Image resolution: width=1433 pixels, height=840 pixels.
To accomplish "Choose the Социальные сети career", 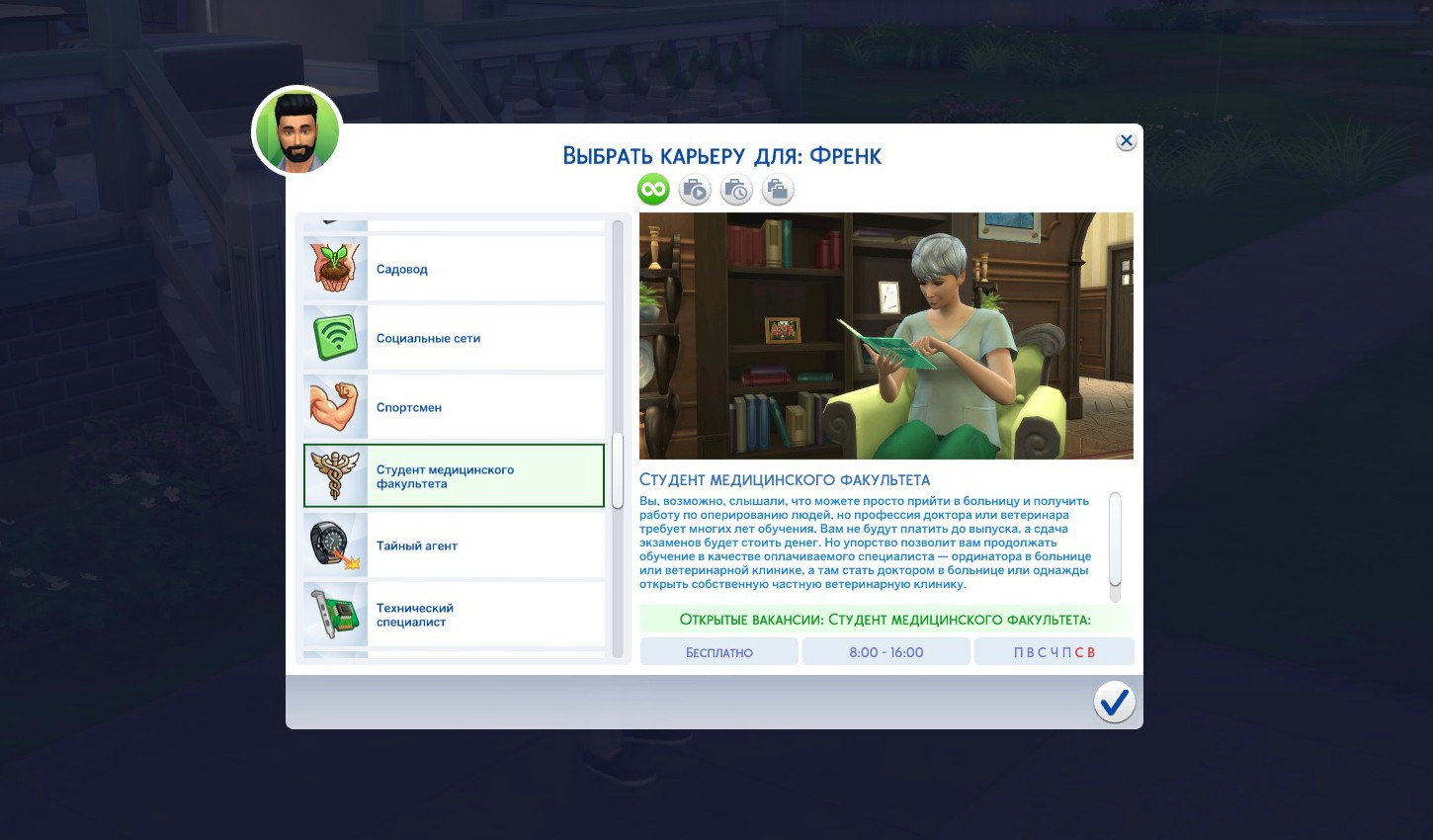I will tap(455, 338).
